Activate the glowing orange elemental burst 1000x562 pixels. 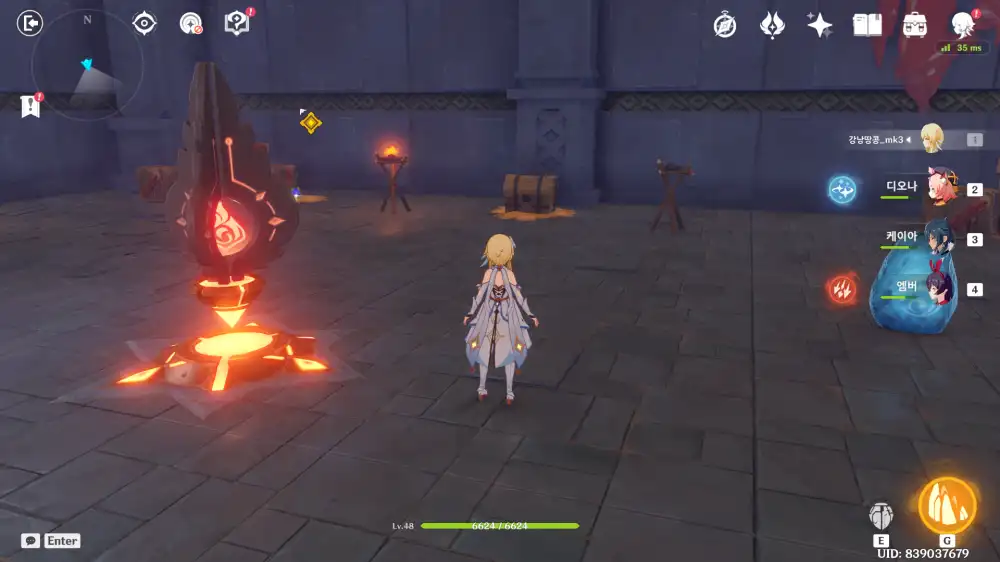[947, 506]
